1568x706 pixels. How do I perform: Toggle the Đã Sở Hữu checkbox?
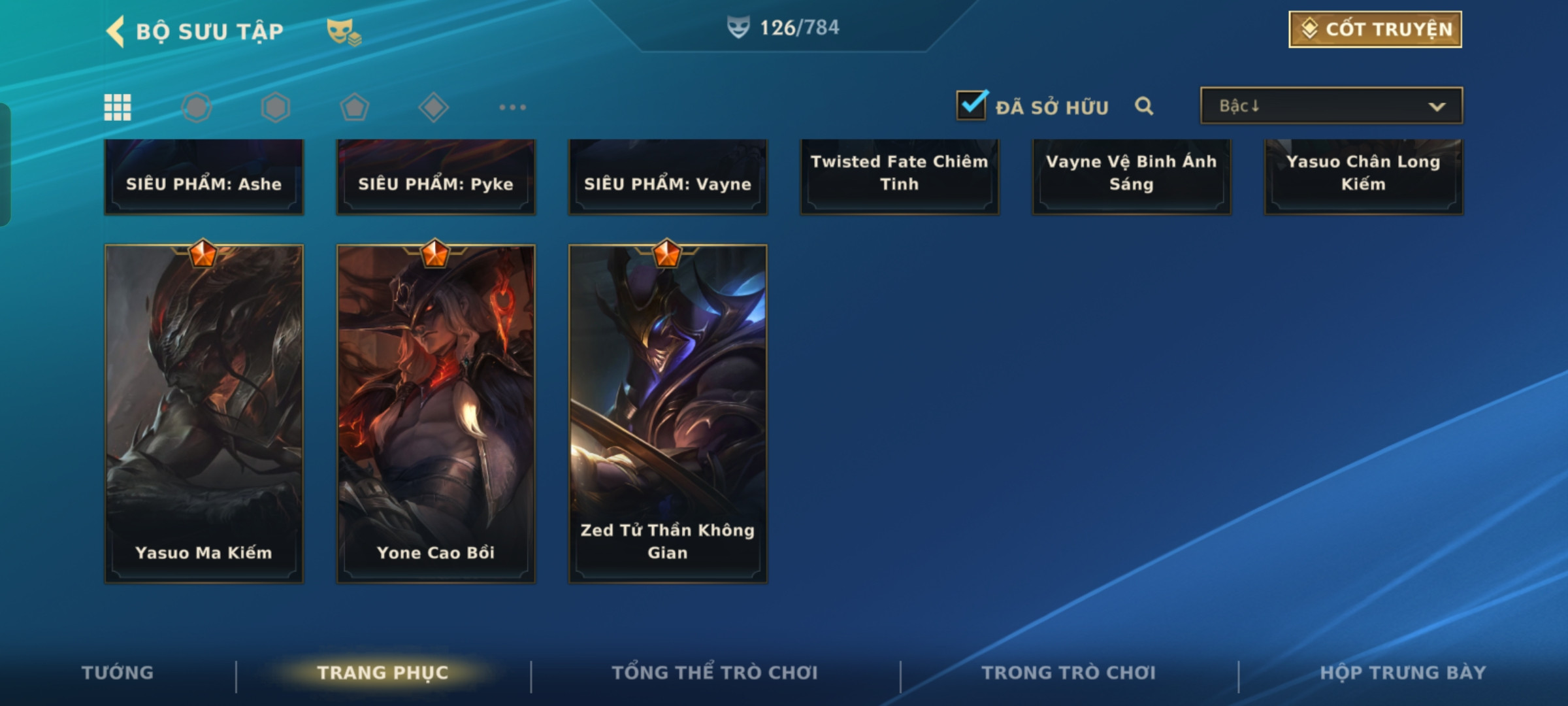click(x=972, y=106)
